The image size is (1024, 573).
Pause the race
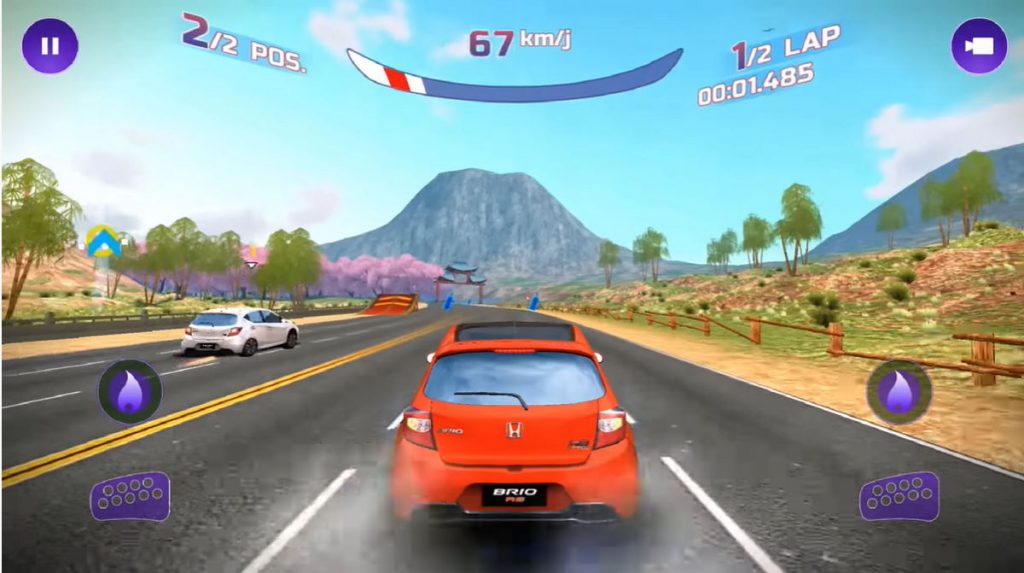click(x=50, y=46)
